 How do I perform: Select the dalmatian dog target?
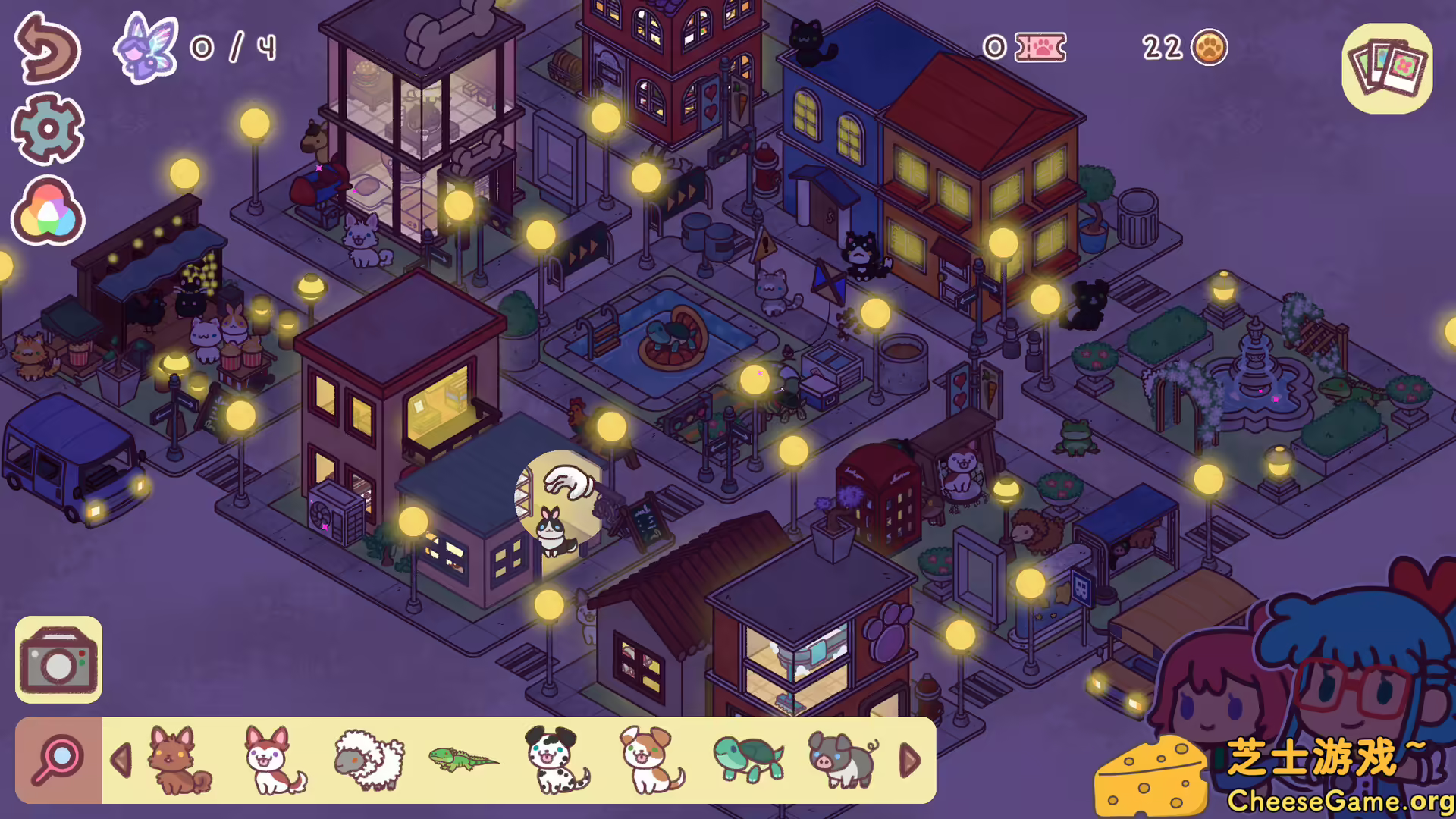coord(558,760)
